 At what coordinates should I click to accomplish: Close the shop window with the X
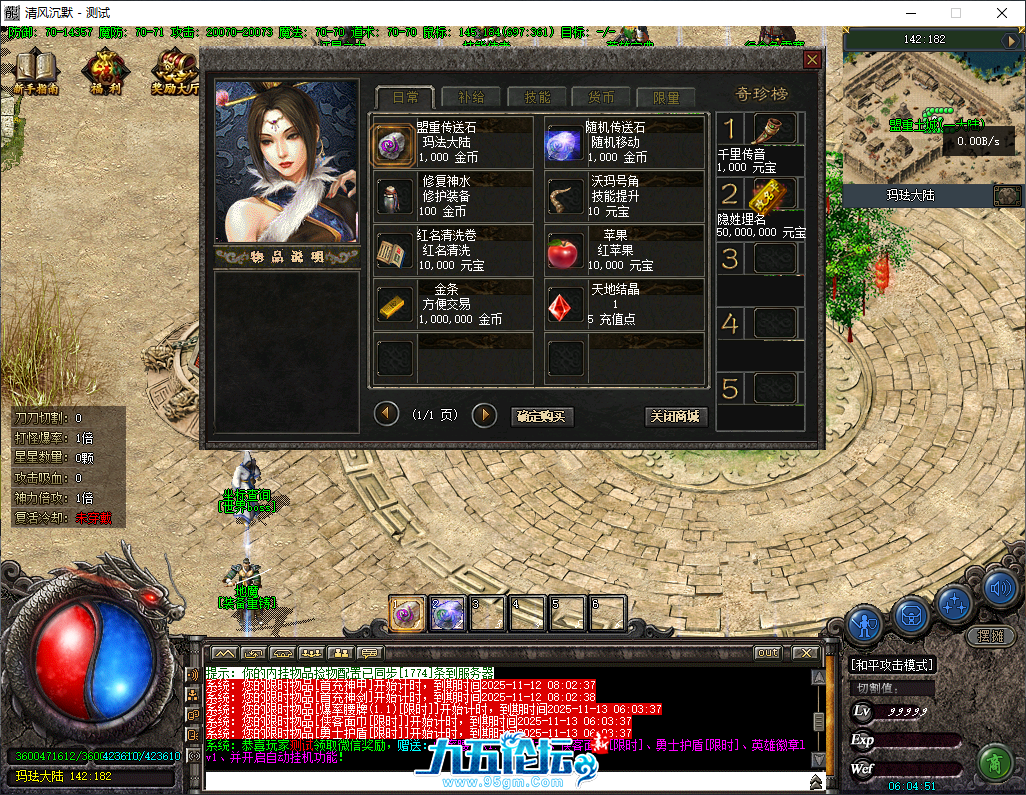[x=812, y=60]
